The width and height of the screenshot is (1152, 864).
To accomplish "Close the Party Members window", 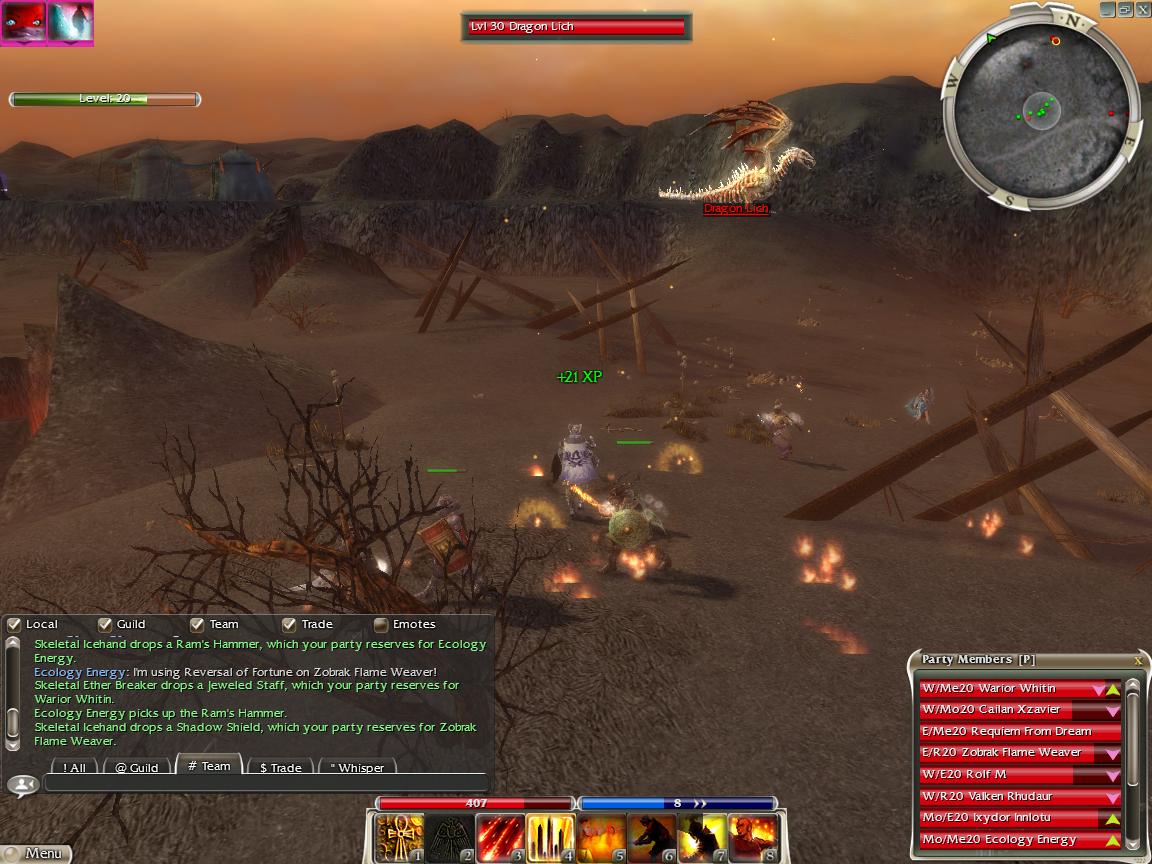I will click(x=1138, y=660).
